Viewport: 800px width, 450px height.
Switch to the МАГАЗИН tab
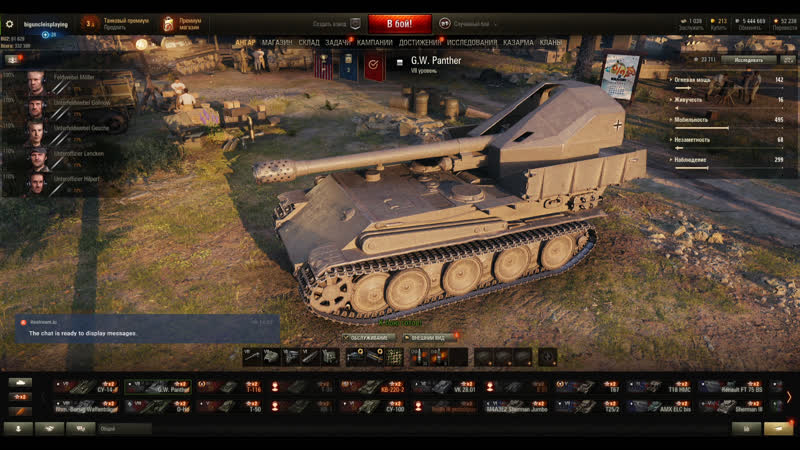coord(277,43)
